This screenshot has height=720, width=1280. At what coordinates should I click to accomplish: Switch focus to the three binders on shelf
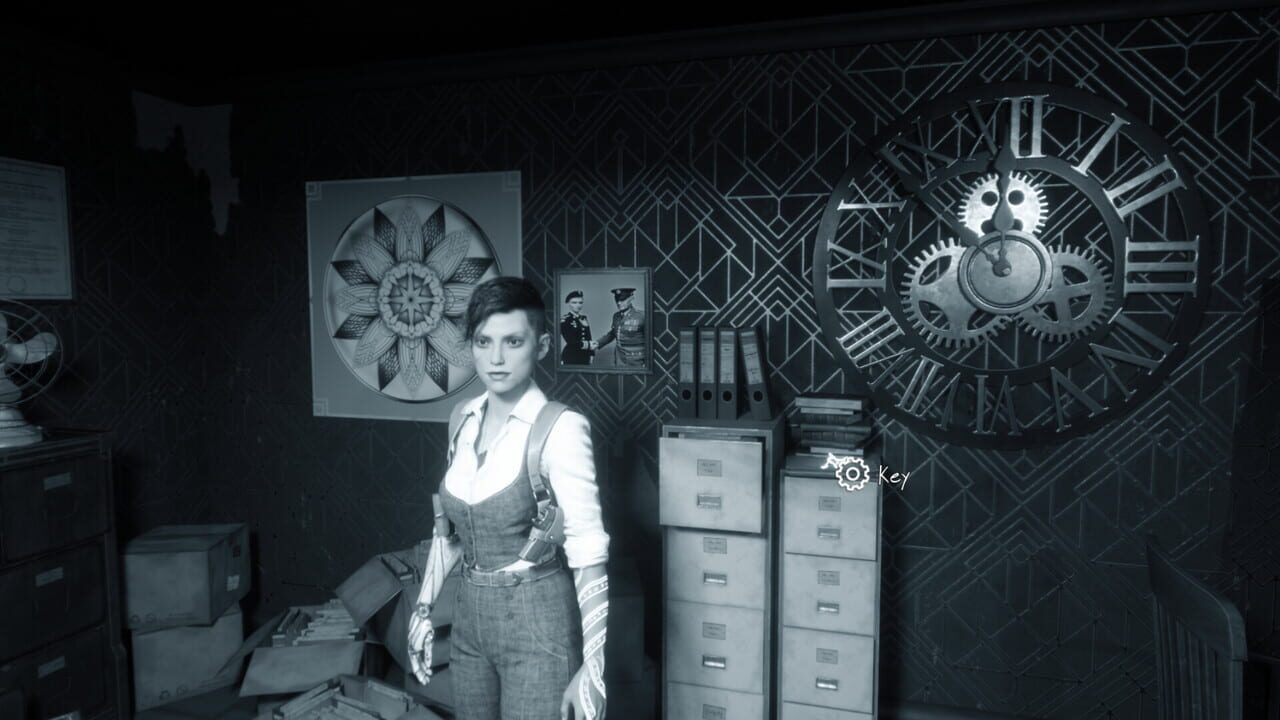720,372
